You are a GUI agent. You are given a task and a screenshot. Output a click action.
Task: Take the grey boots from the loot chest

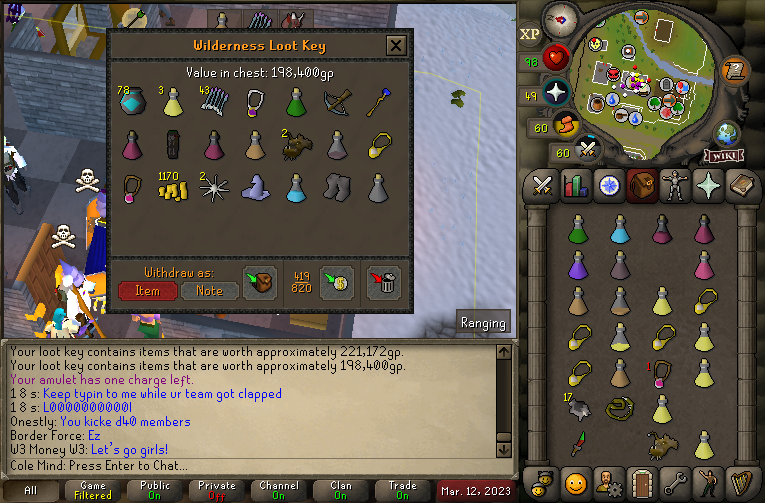coord(337,188)
